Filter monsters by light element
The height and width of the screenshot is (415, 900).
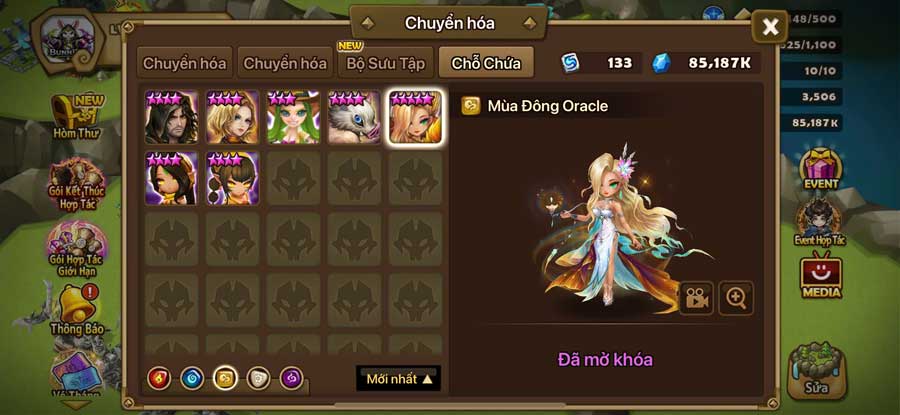(258, 379)
